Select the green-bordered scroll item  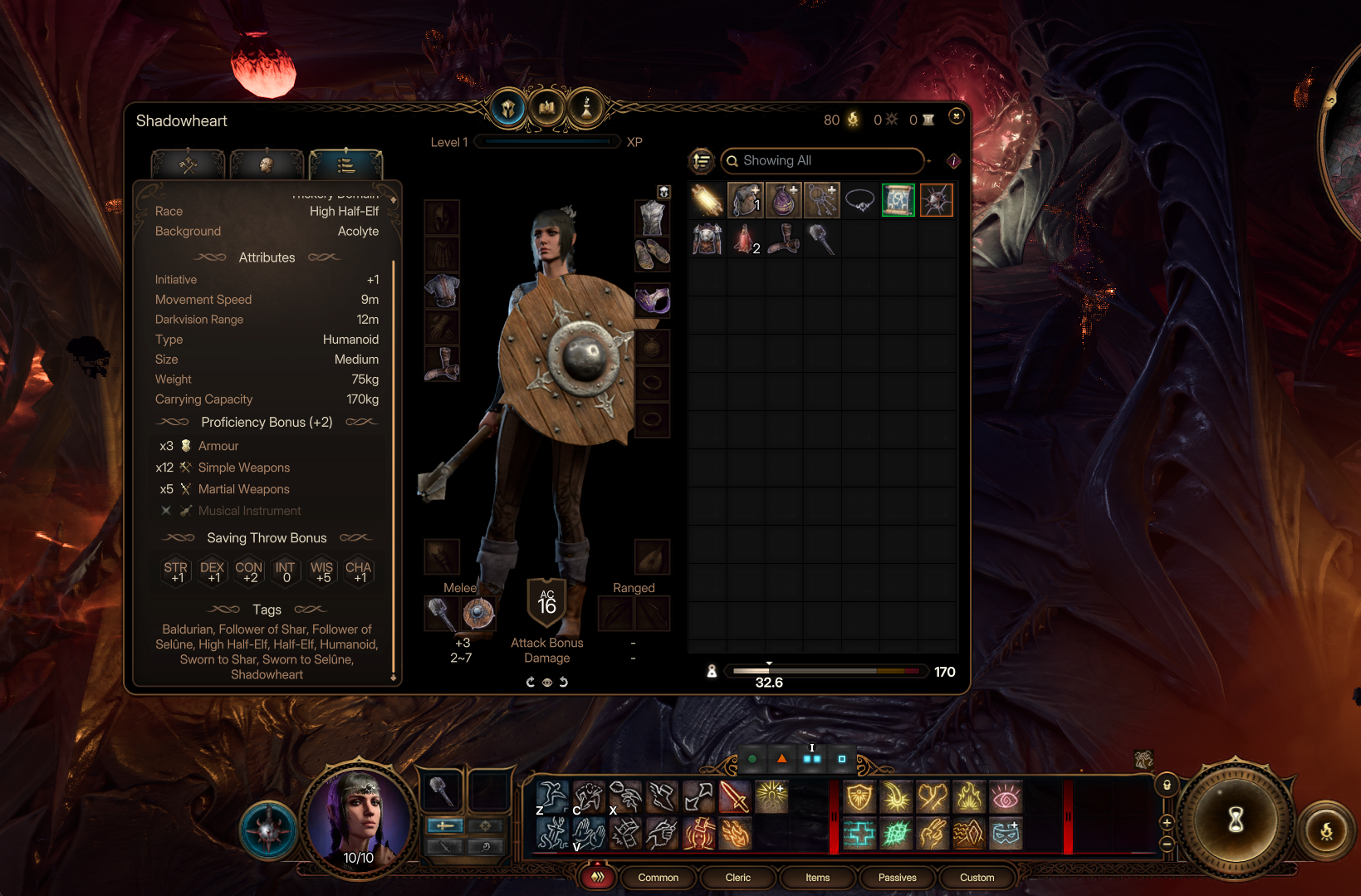[898, 201]
